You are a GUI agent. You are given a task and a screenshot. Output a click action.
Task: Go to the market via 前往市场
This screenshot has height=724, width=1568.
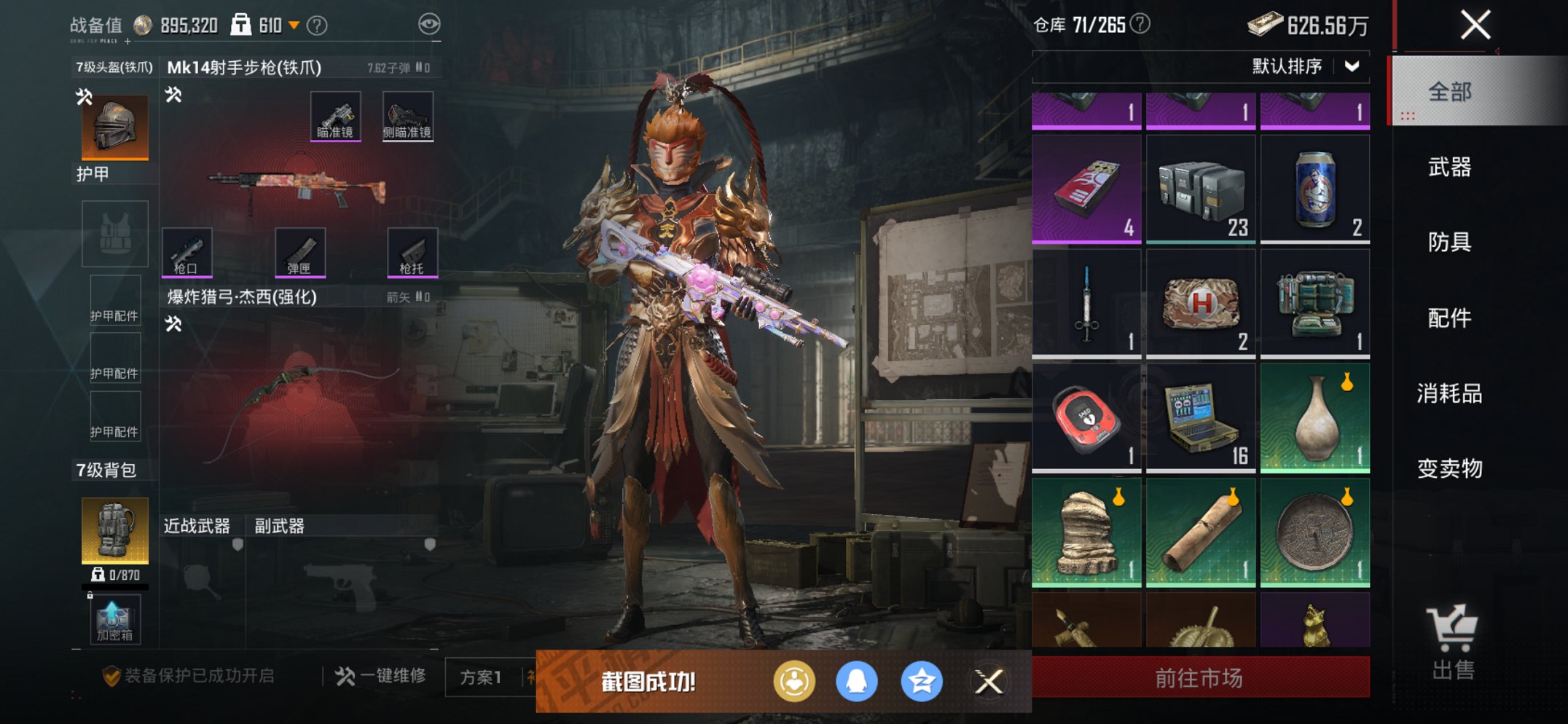click(1200, 678)
